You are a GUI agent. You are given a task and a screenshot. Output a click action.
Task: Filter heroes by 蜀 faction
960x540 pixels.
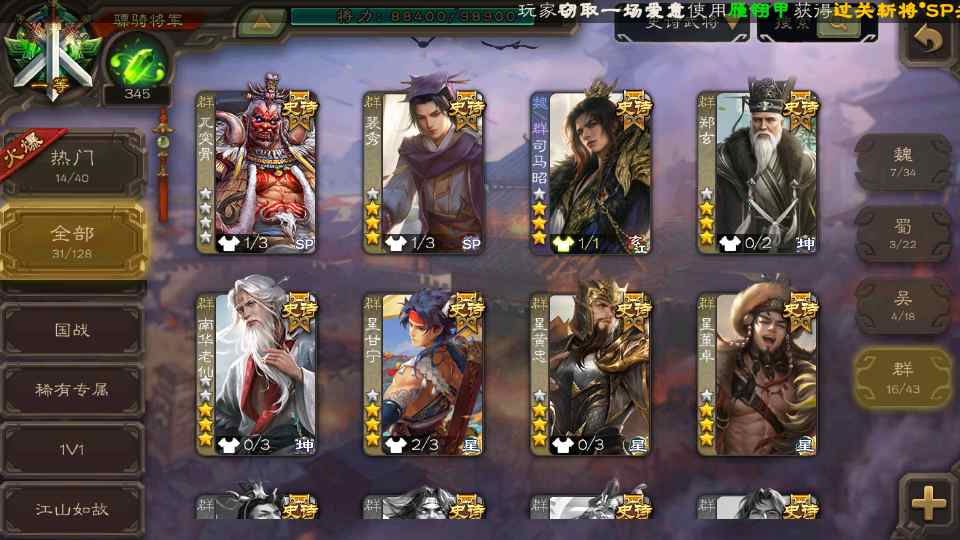(903, 234)
